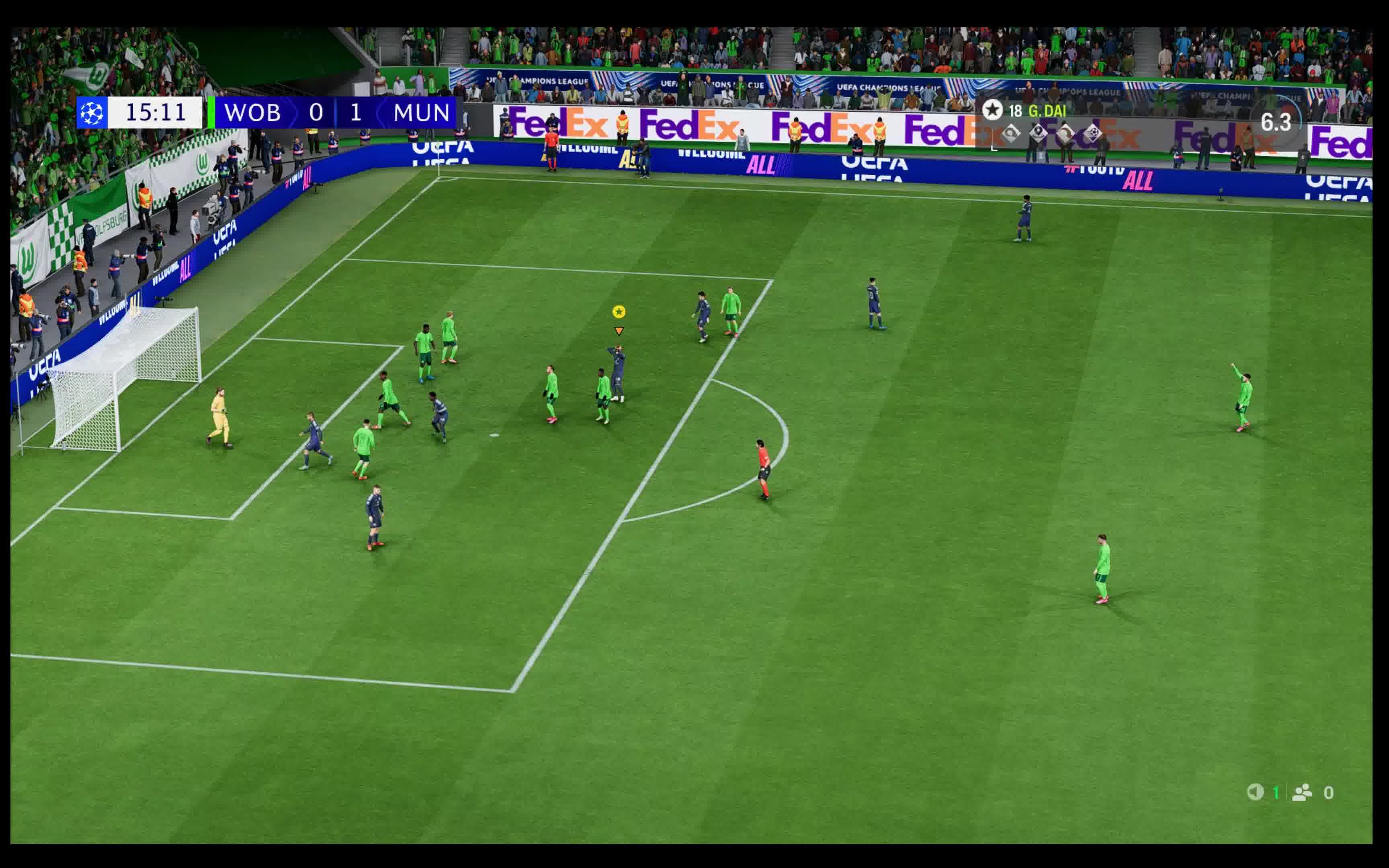Click the voice chat speaker icon
1389x868 pixels.
[1255, 792]
